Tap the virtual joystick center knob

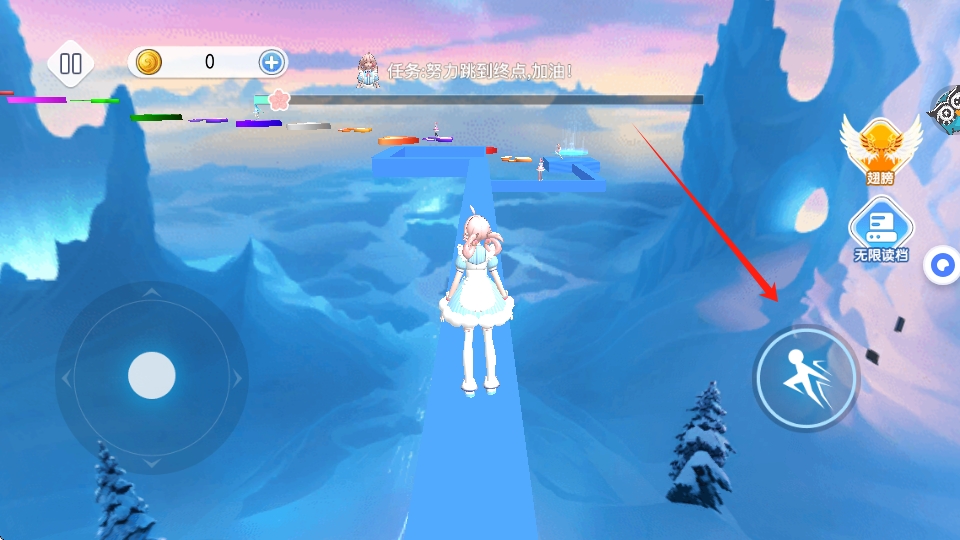[x=152, y=376]
